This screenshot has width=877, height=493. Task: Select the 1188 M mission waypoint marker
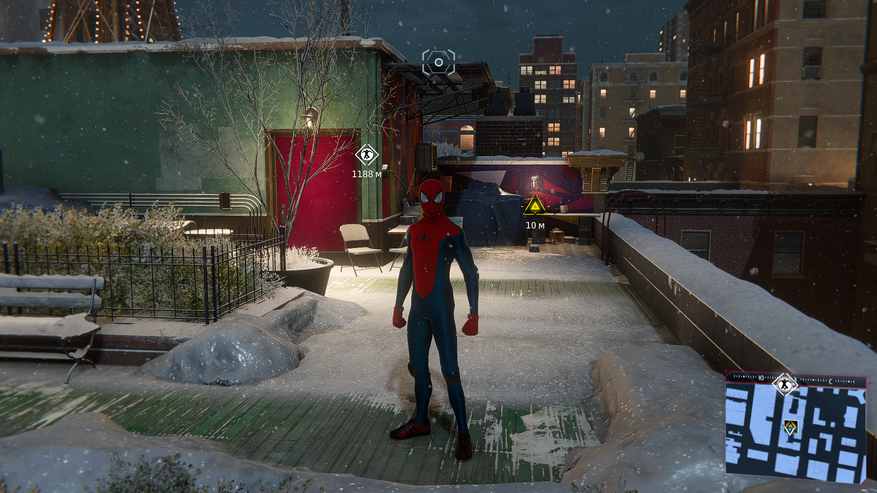367,155
